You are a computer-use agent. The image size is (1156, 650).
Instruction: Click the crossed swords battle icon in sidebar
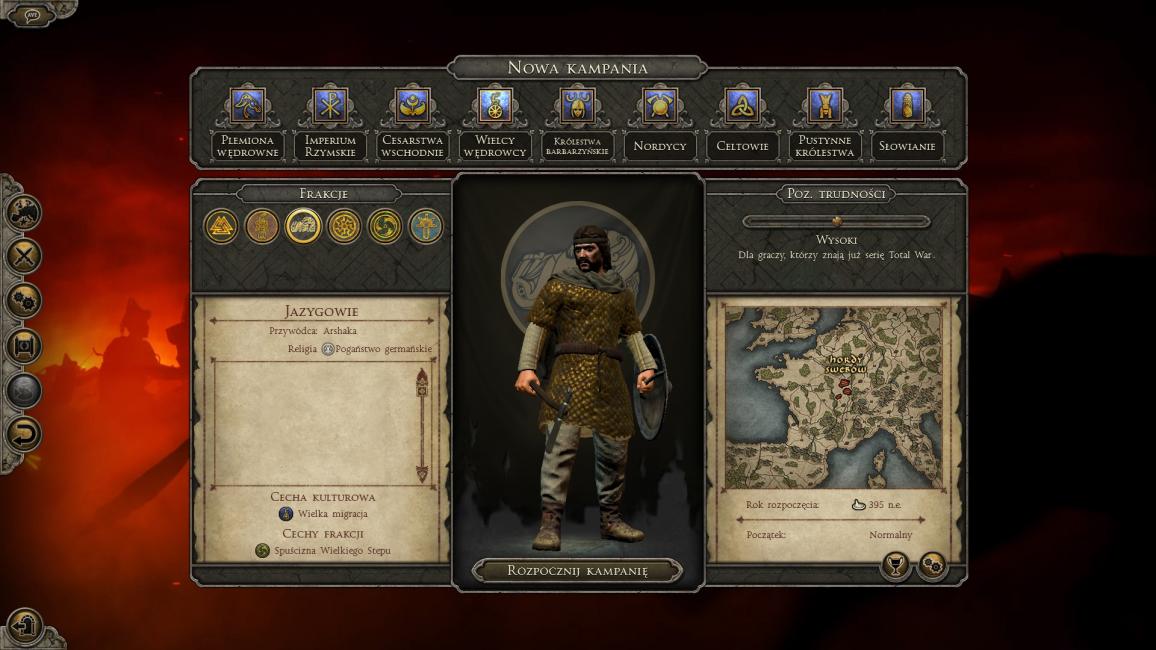(x=24, y=255)
